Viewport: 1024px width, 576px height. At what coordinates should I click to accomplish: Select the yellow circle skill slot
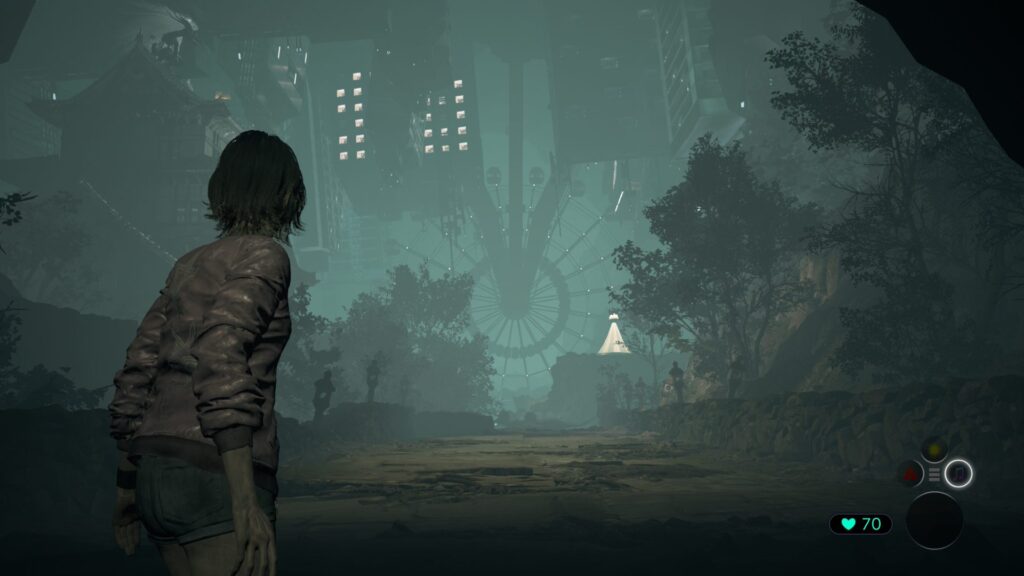tap(935, 451)
